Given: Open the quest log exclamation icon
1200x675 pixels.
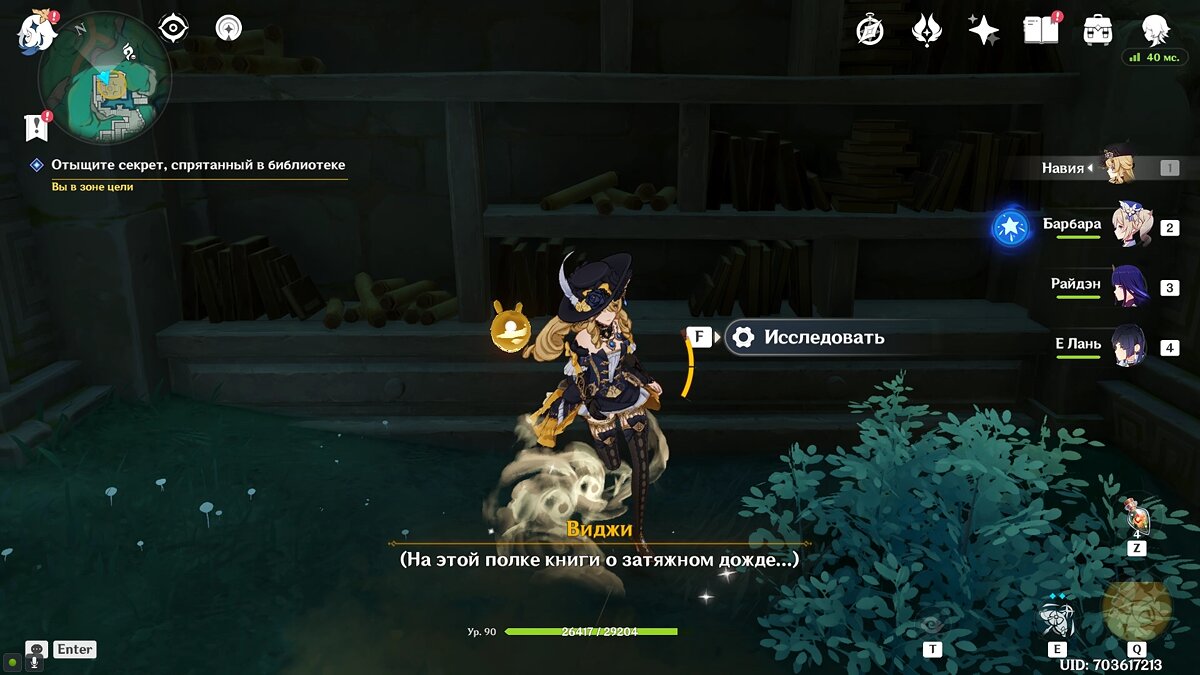Looking at the screenshot, I should click(x=37, y=126).
